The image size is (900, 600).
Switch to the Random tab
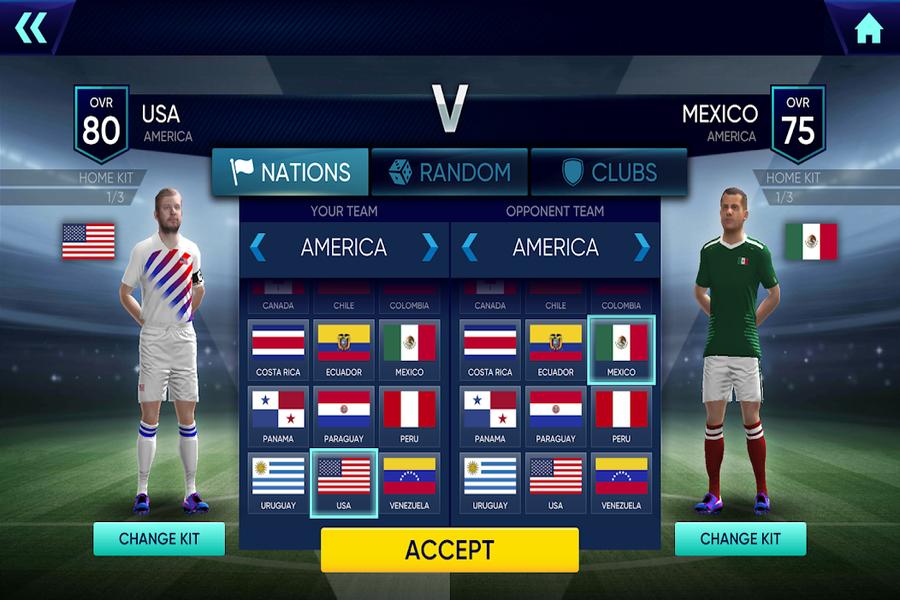pyautogui.click(x=449, y=172)
